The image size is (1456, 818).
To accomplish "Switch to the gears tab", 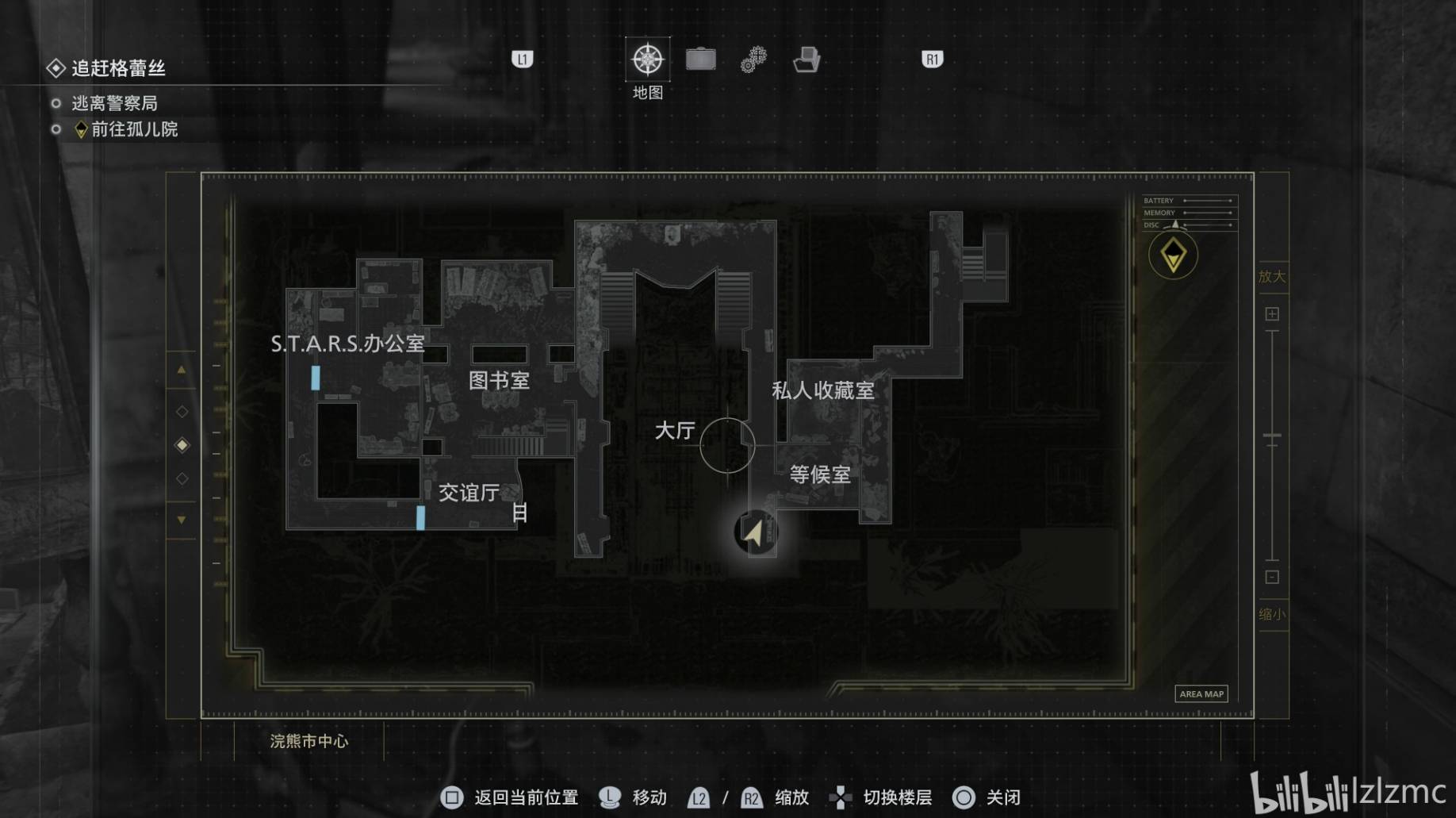I will (753, 59).
